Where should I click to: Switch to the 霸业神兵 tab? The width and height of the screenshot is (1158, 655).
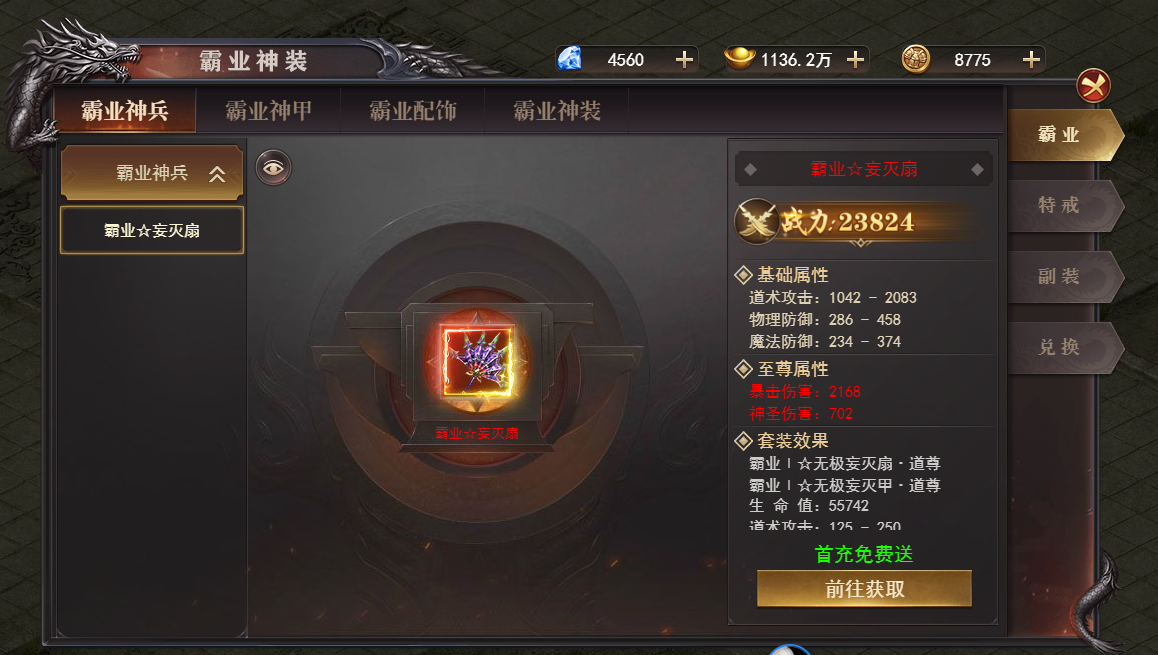[x=125, y=111]
